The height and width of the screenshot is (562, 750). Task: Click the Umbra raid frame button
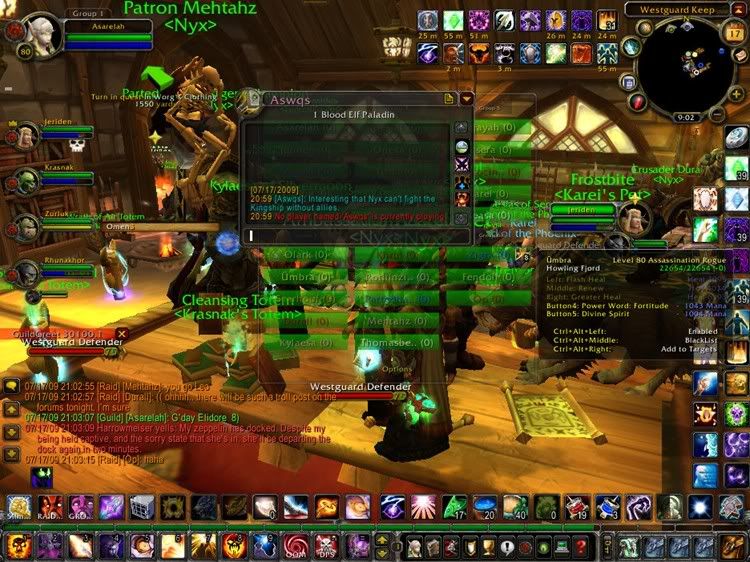pos(301,276)
